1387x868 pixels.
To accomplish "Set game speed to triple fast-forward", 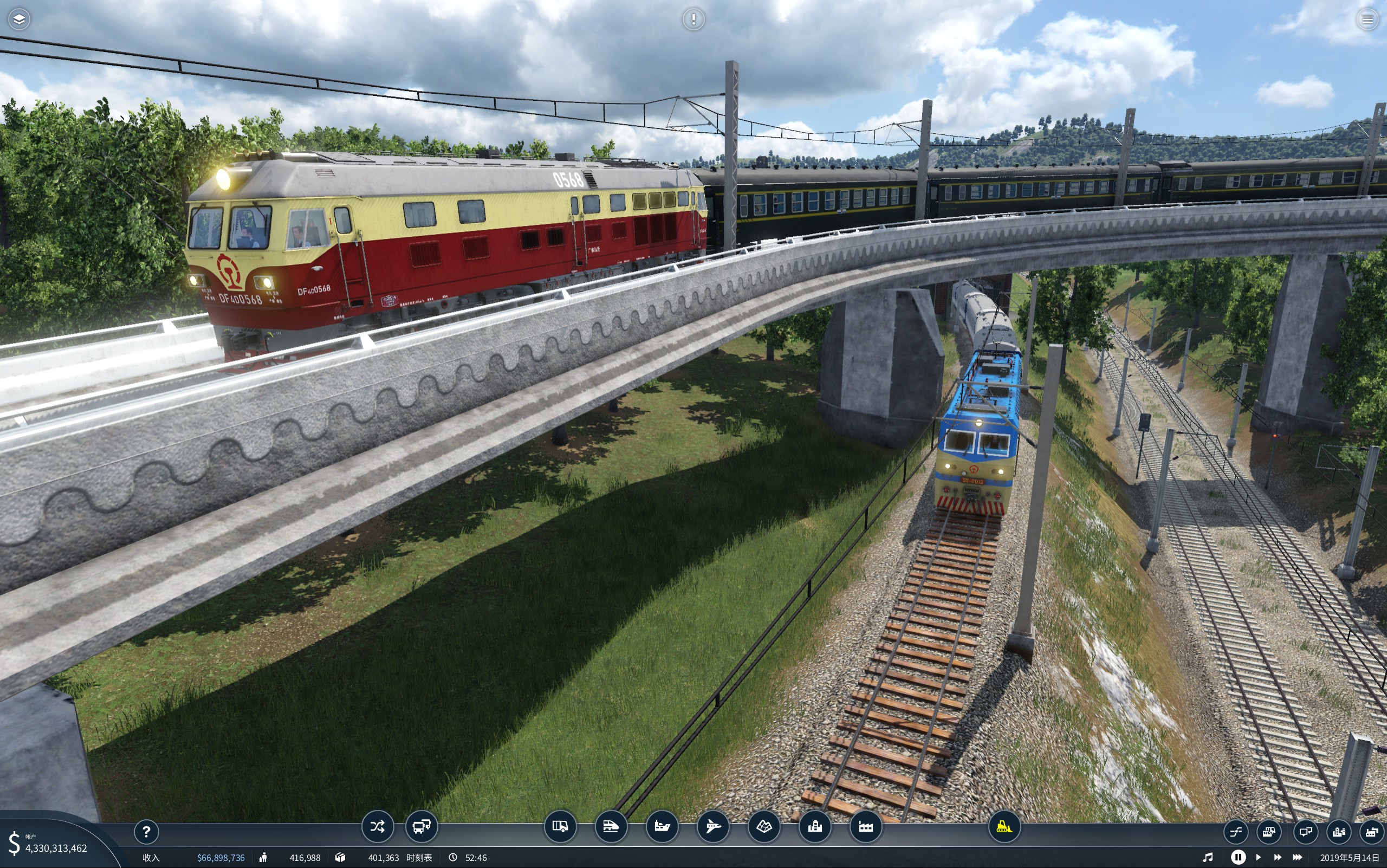I will pyautogui.click(x=1298, y=857).
